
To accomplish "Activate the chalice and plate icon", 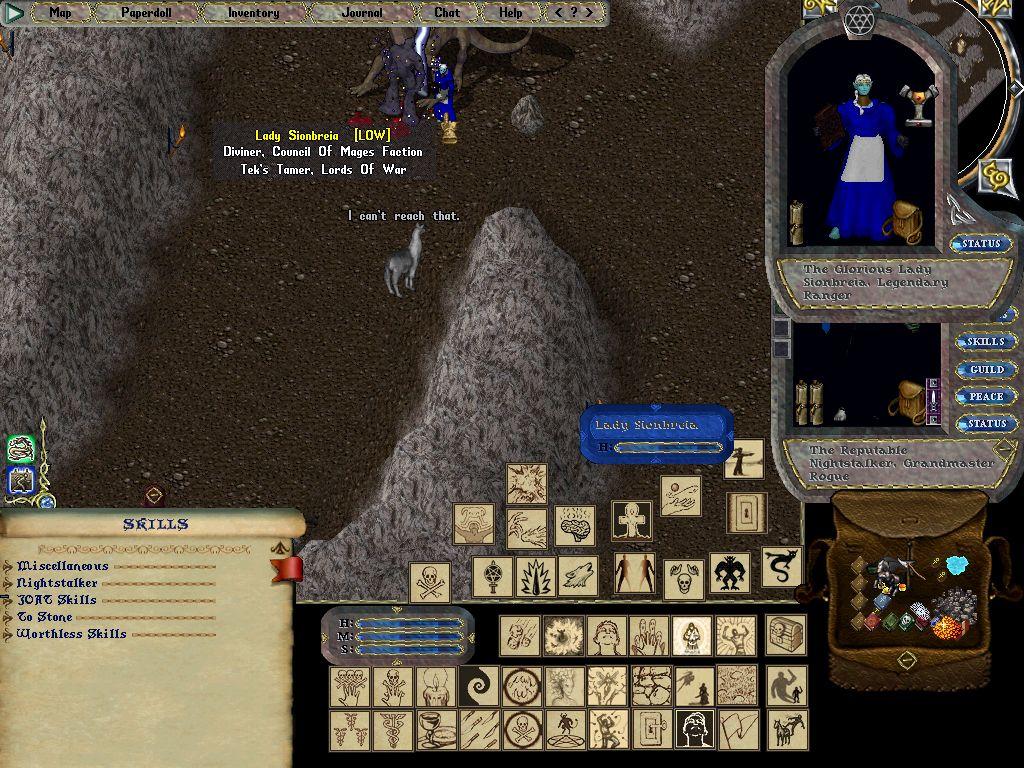I will (435, 729).
